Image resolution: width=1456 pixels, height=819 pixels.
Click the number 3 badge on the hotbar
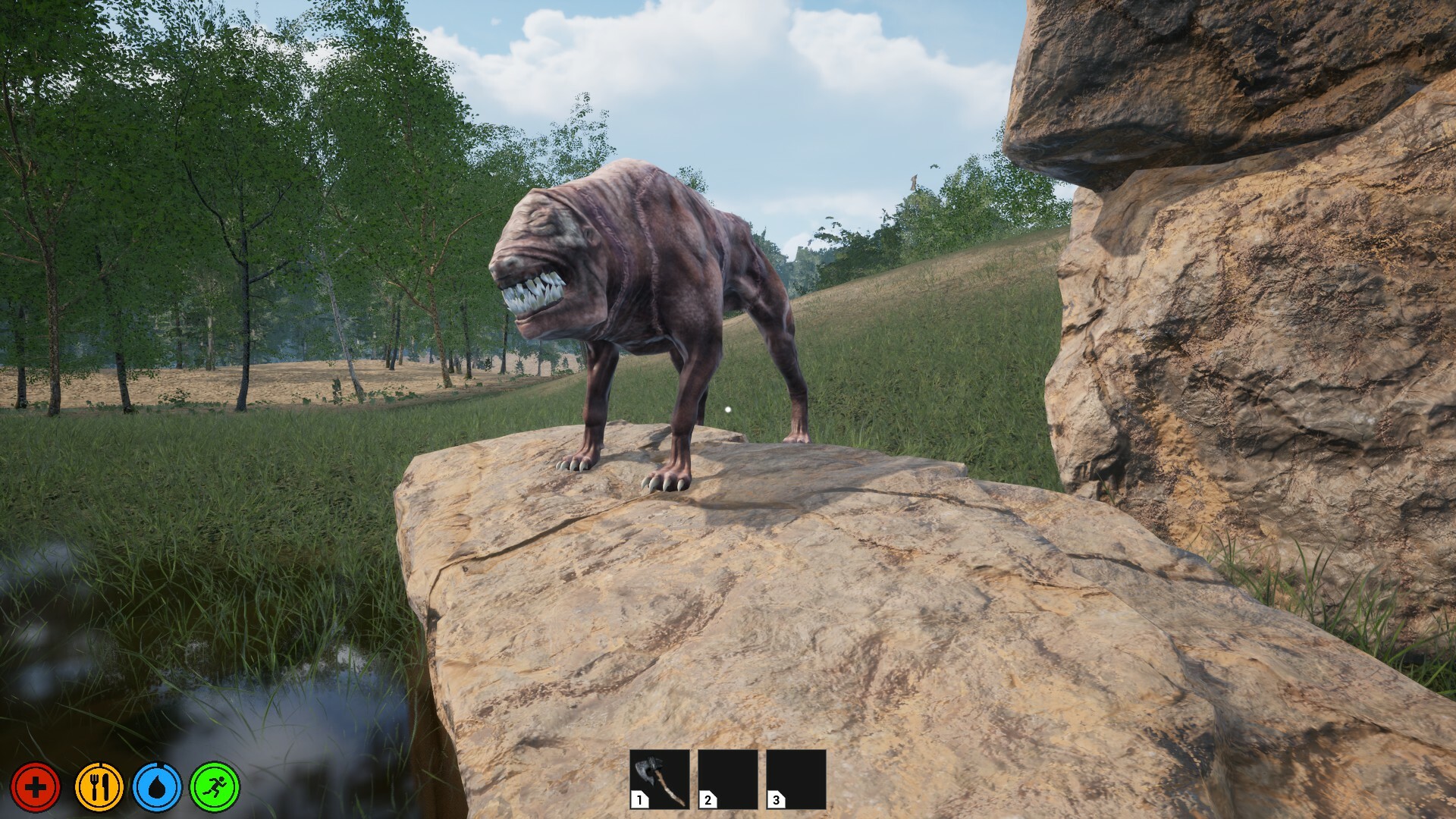(x=774, y=799)
